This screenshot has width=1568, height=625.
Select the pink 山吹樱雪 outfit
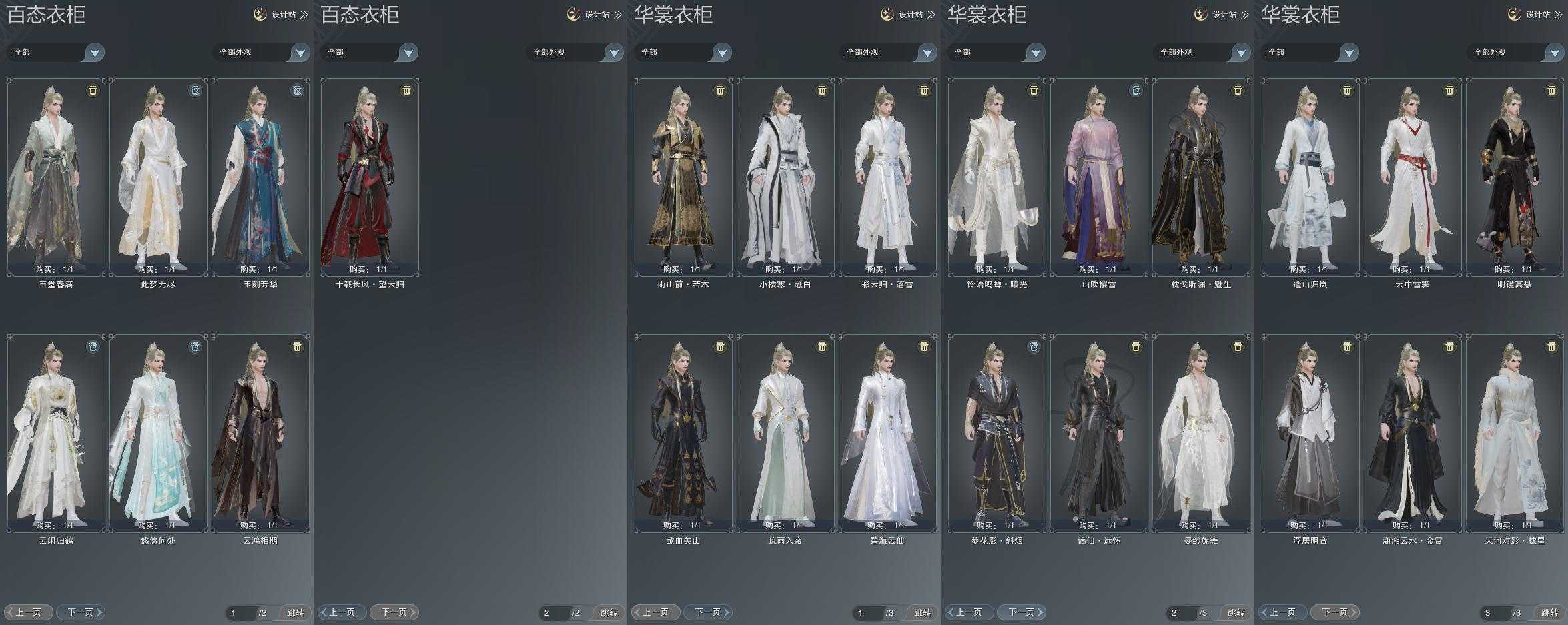1099,177
